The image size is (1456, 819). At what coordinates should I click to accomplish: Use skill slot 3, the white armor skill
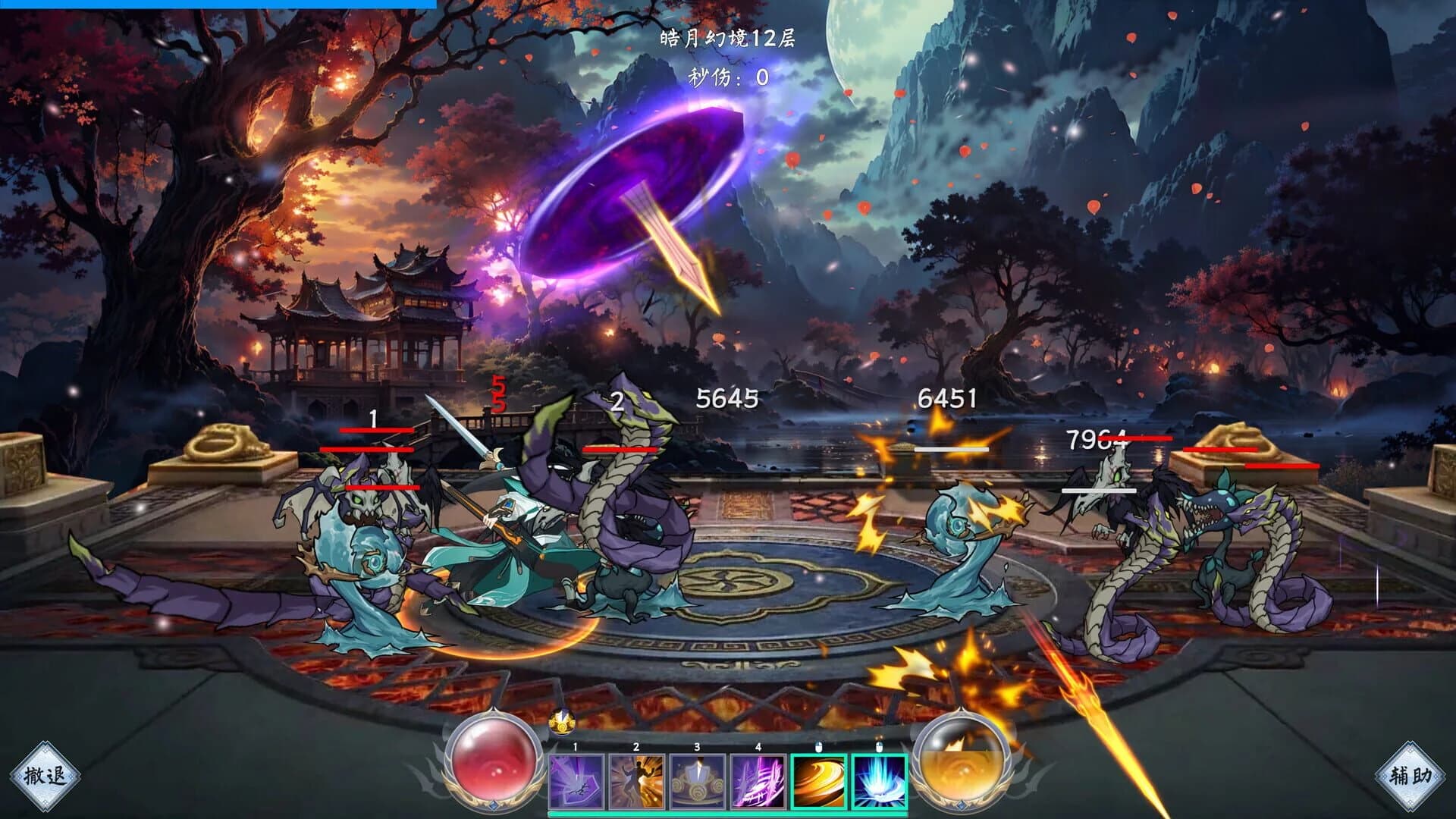(697, 782)
